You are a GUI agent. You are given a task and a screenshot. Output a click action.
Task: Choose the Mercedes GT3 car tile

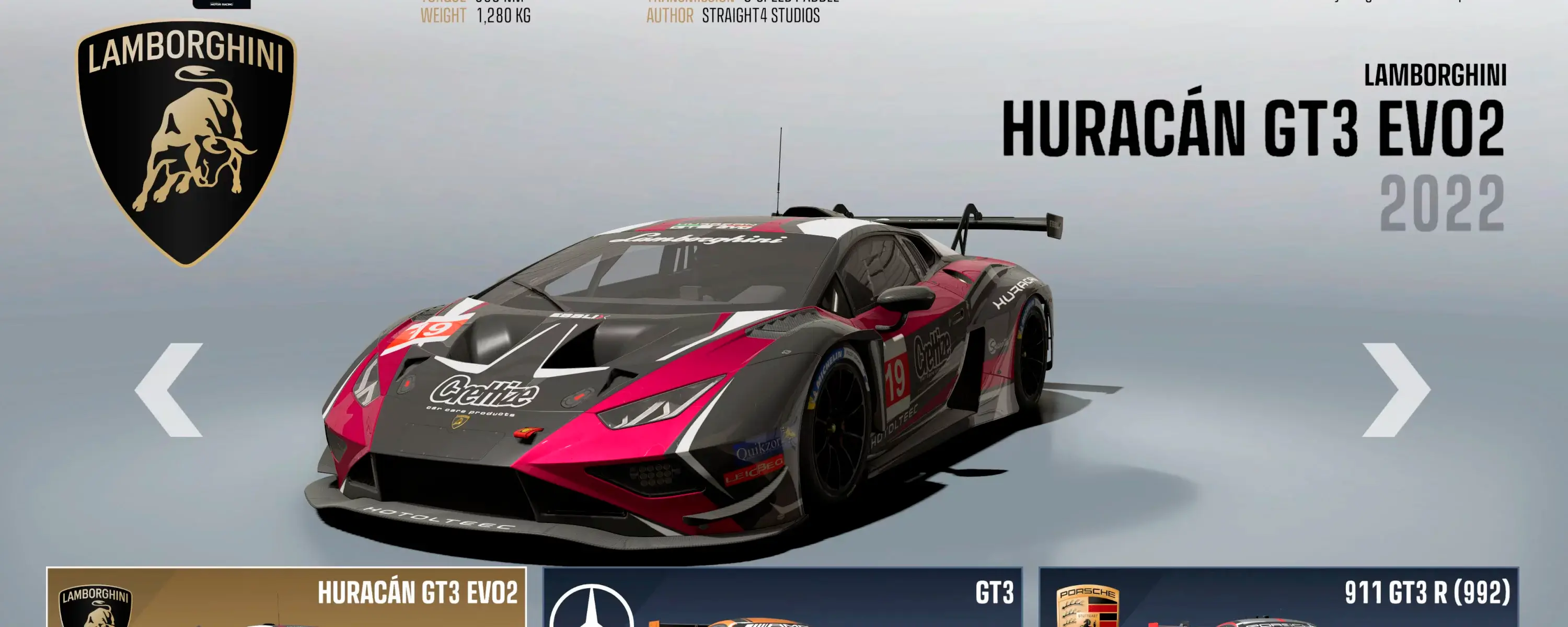tap(782, 598)
